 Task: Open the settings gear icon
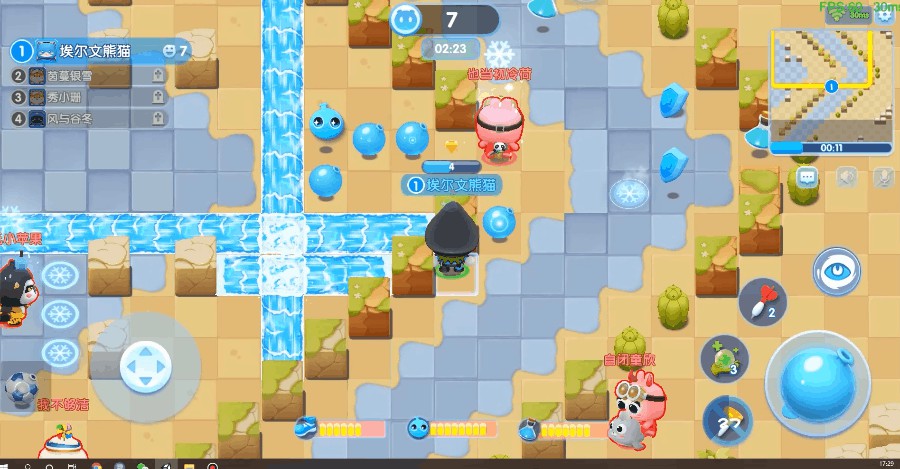click(884, 14)
